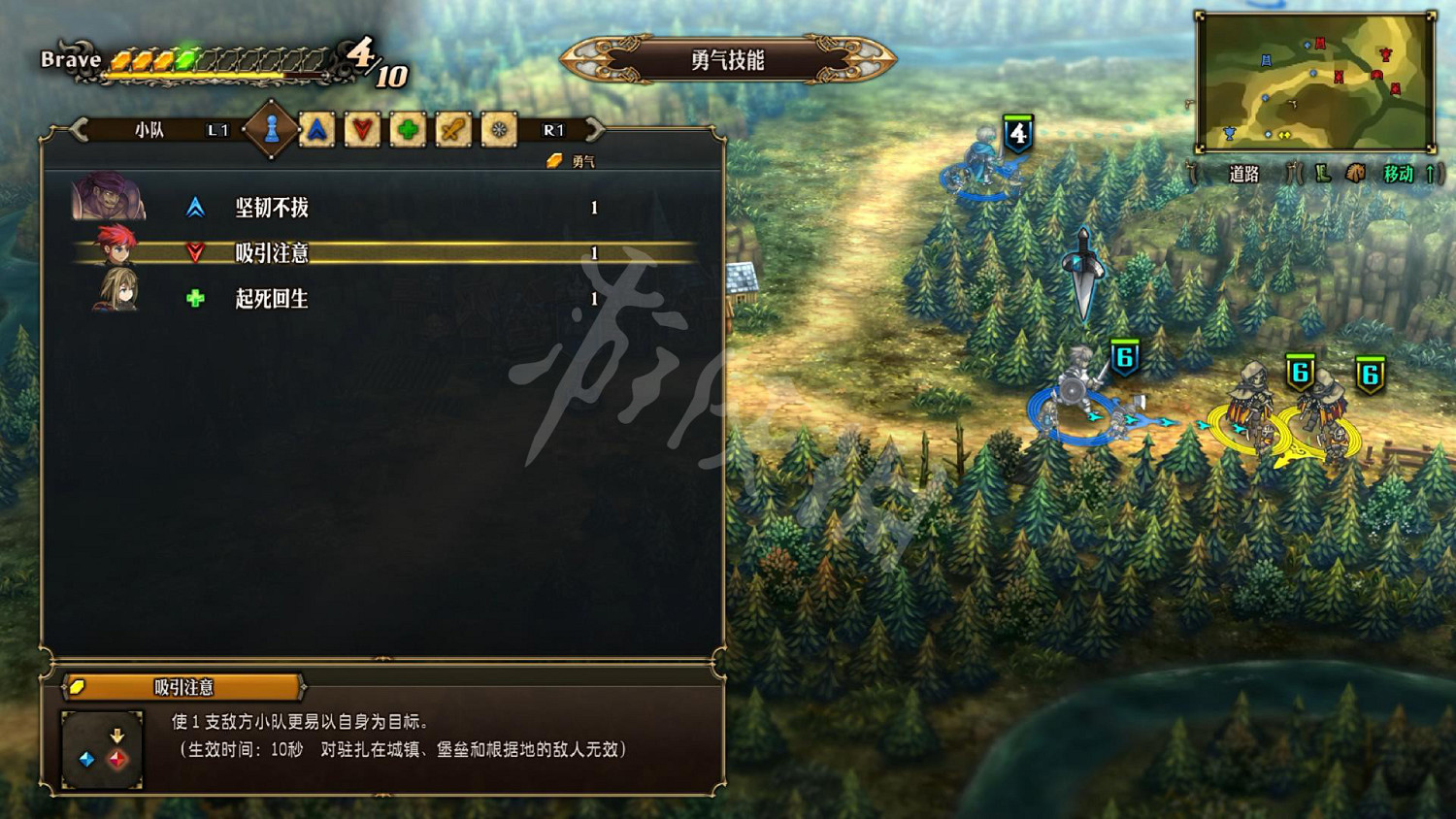
Task: Click the 移动 green up arrow indicator
Action: tap(1428, 175)
